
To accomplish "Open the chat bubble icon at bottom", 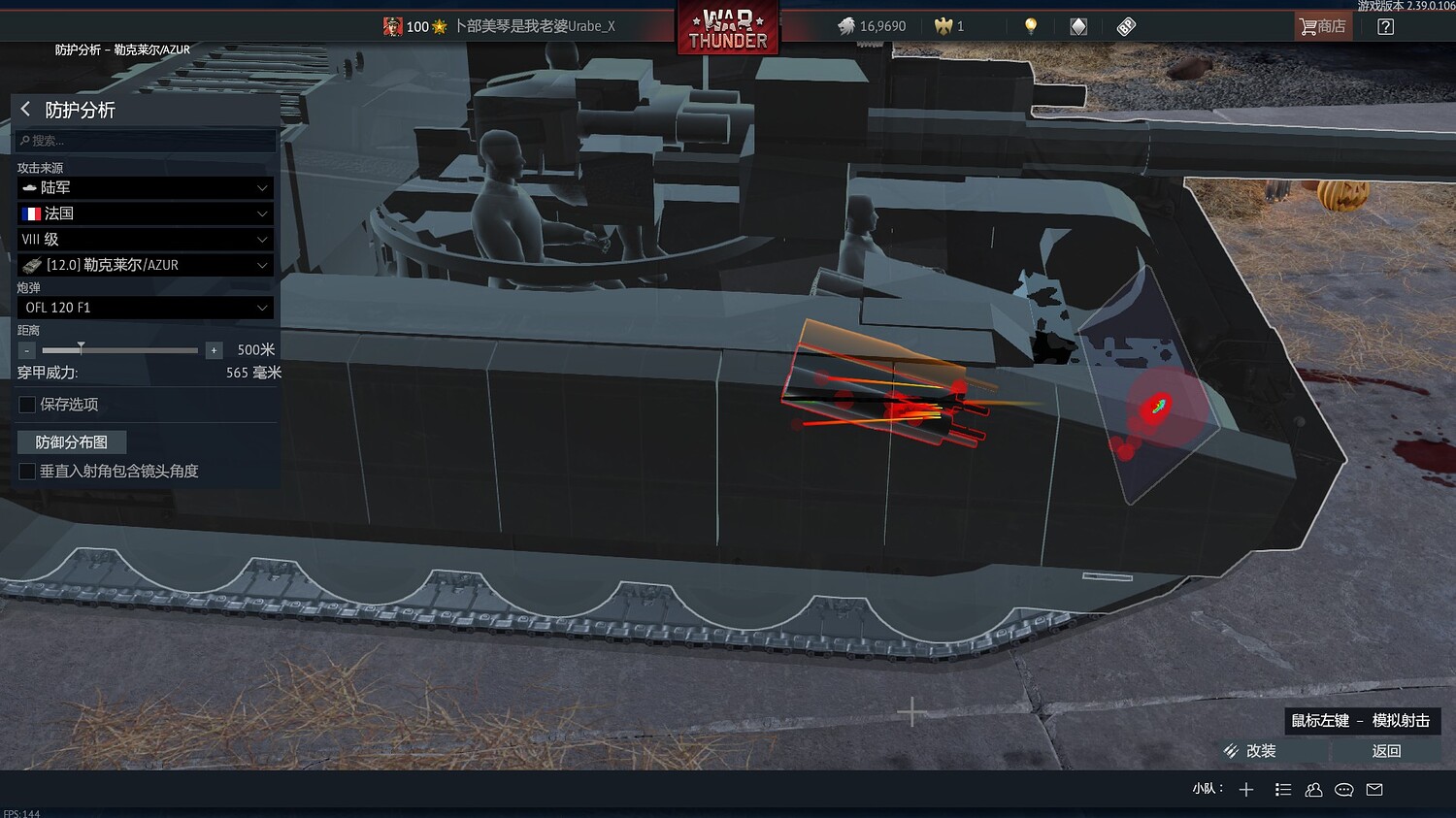I will tap(1344, 789).
